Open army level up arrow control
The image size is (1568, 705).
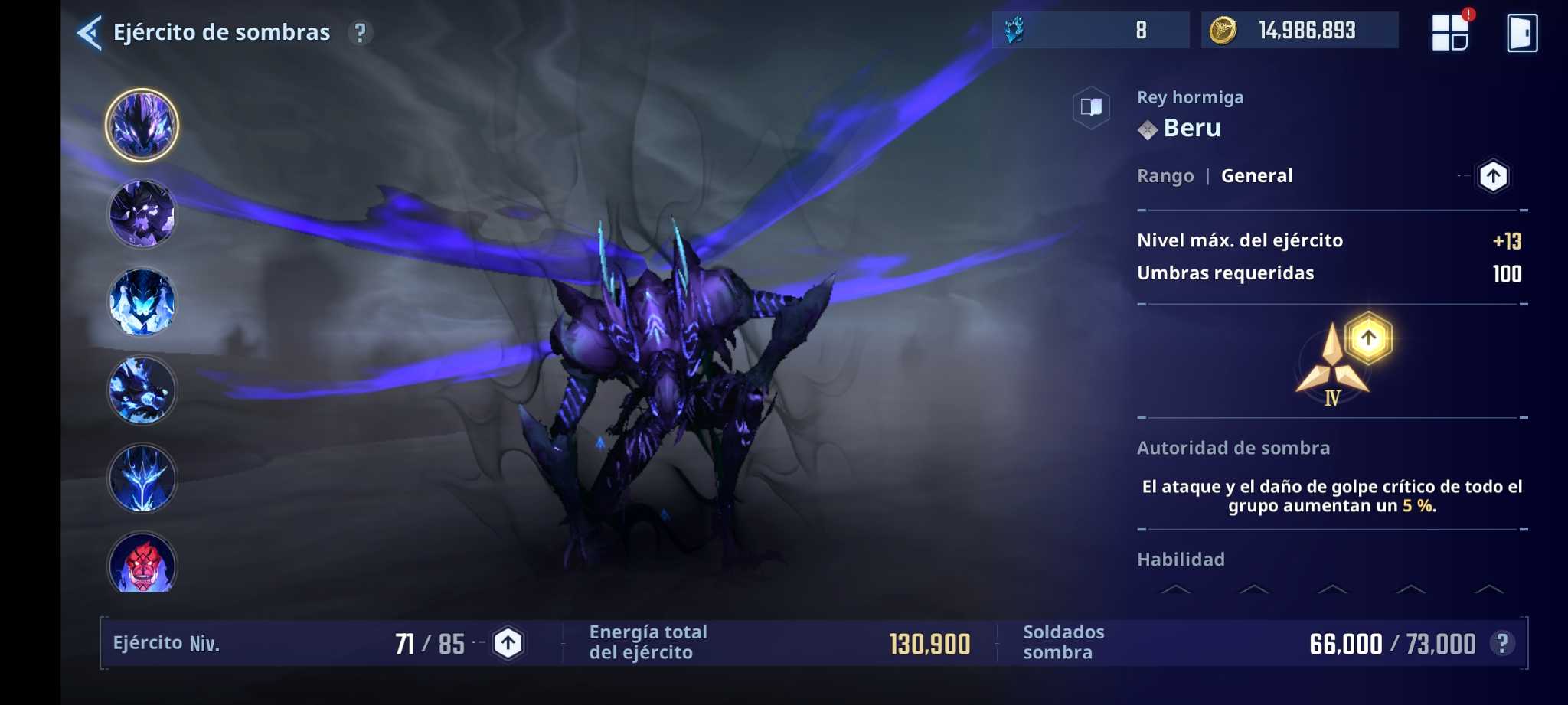(508, 642)
